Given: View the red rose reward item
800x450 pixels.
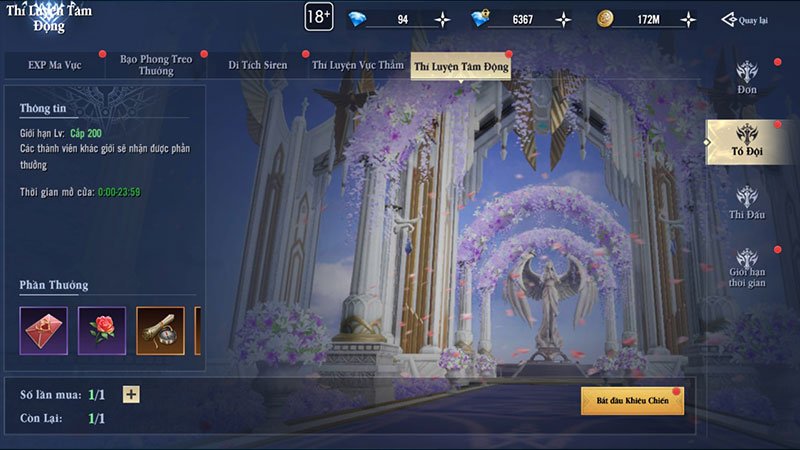Looking at the screenshot, I should pos(102,330).
